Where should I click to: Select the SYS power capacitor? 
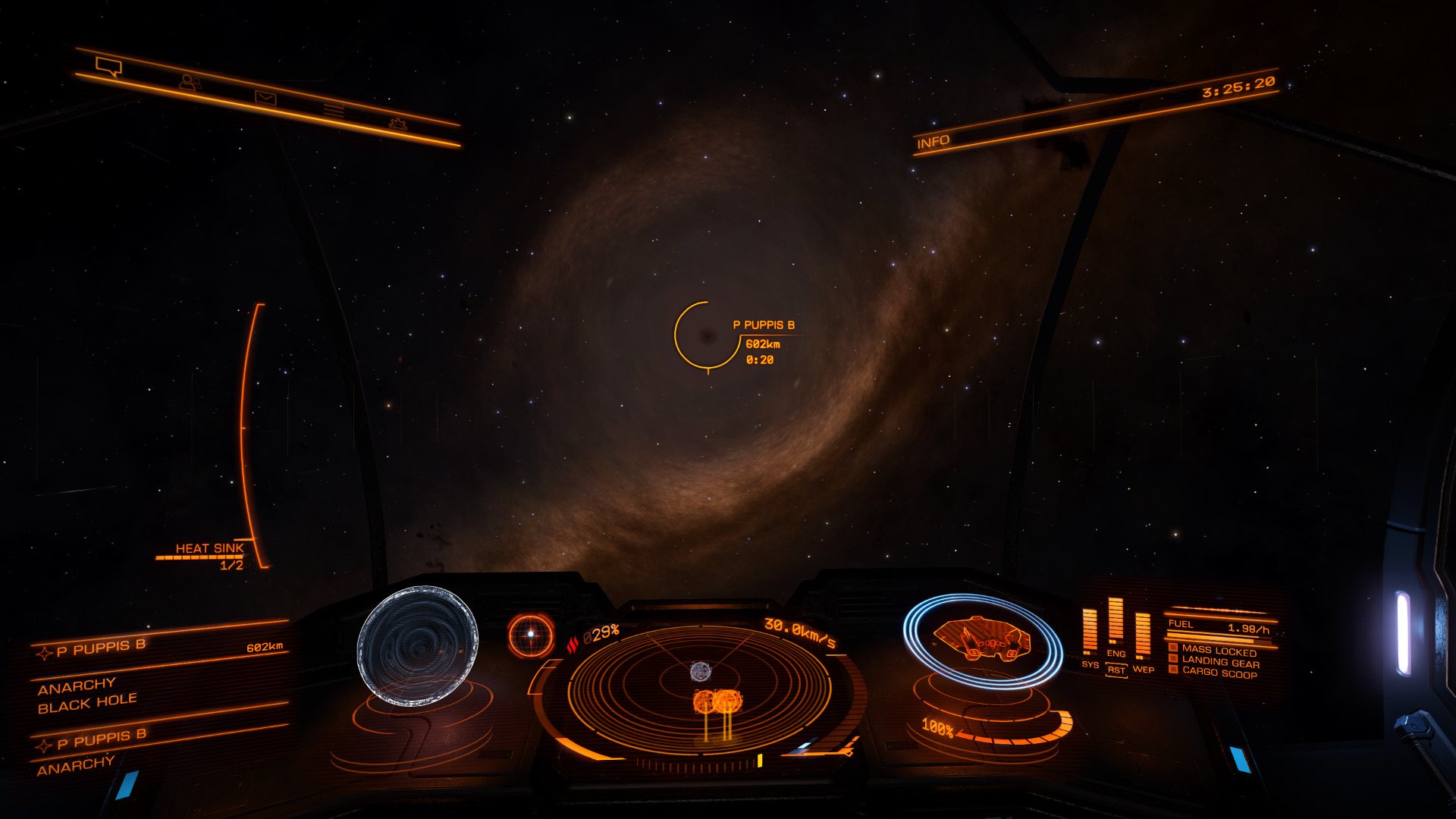(1090, 632)
